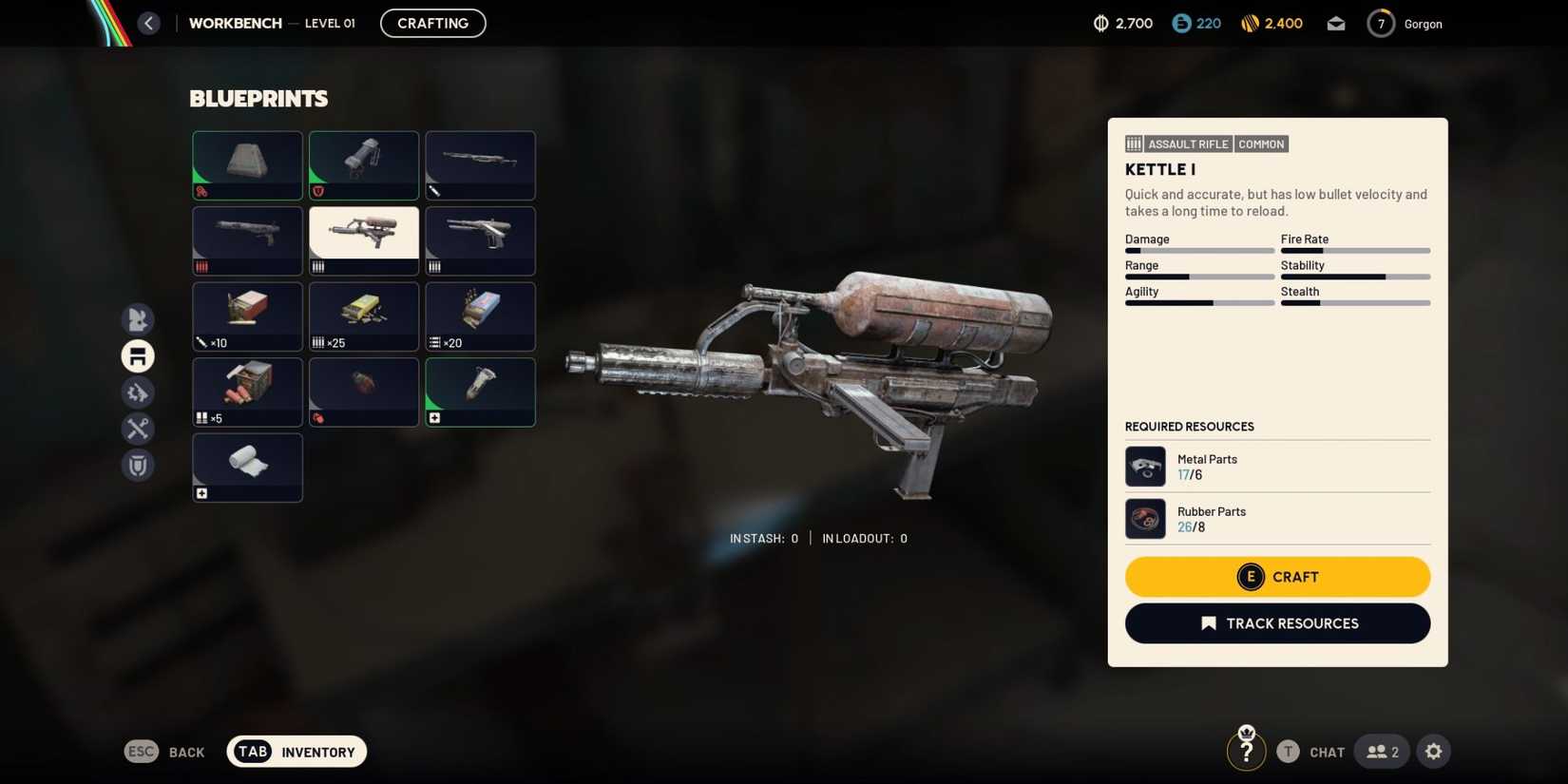Click the question mark help icon near bottom

click(1246, 750)
